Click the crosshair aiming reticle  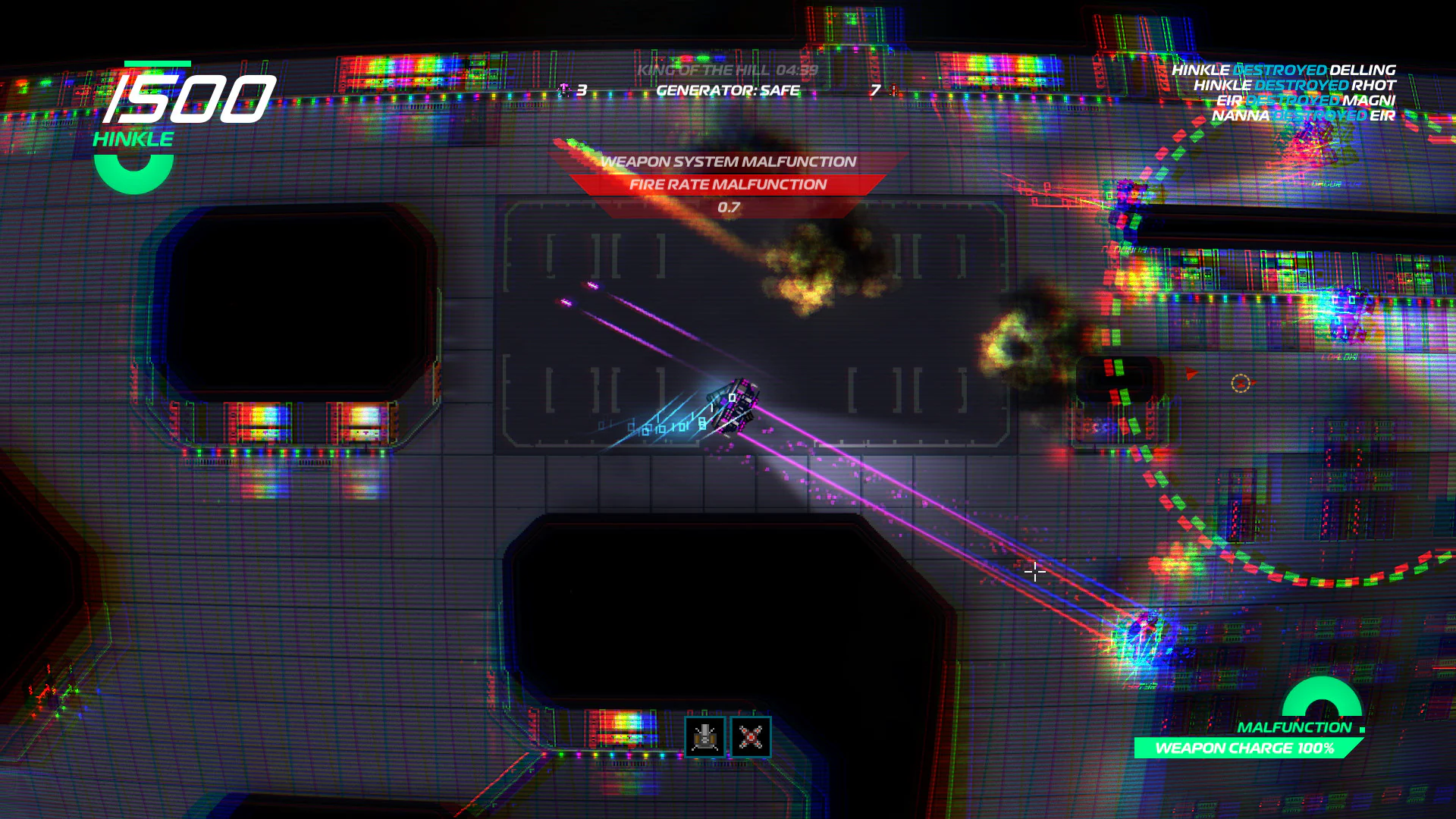click(x=1035, y=571)
